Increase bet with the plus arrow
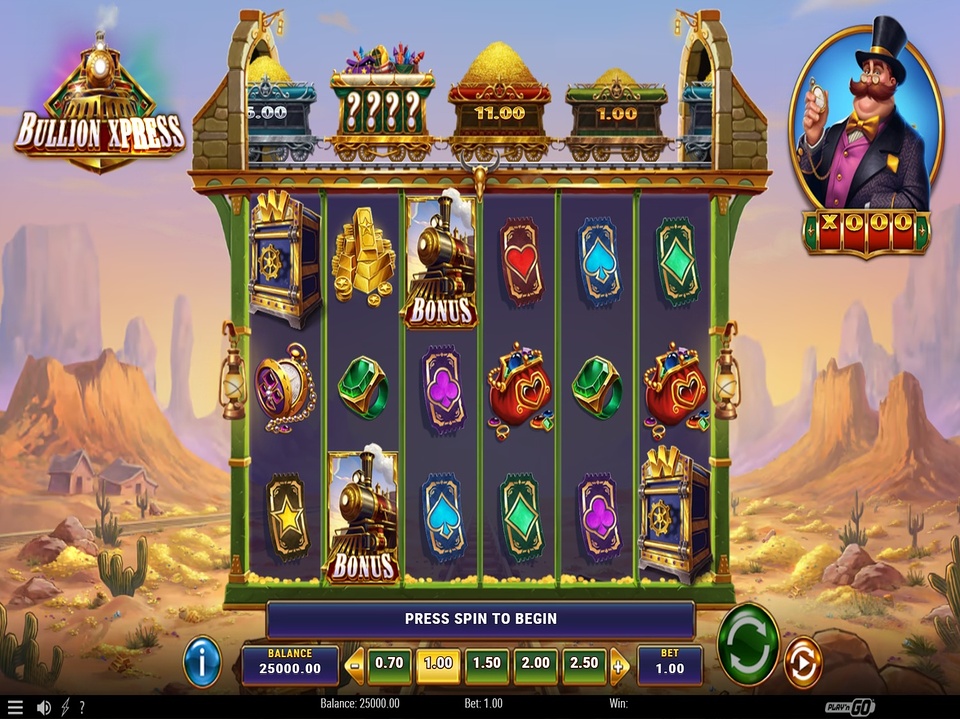This screenshot has width=960, height=719. [619, 664]
